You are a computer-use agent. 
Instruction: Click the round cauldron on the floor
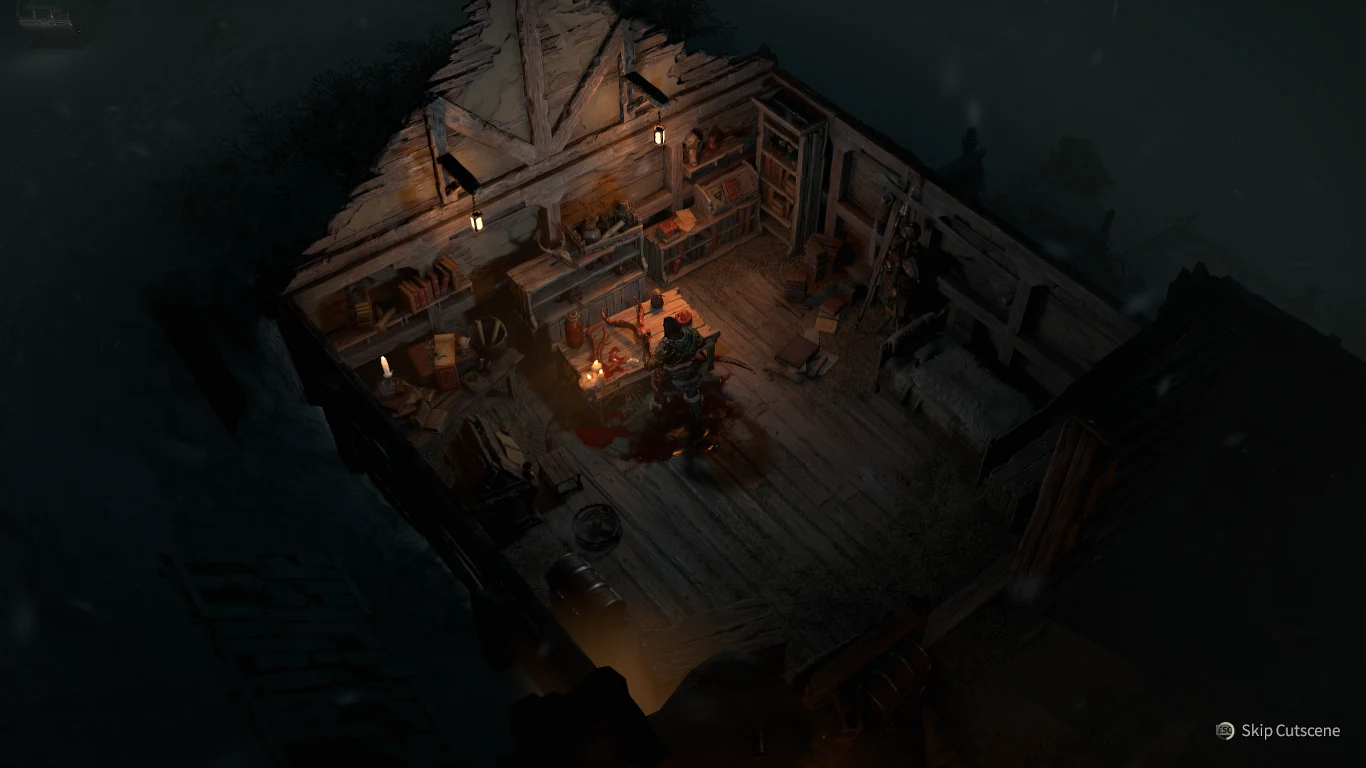pyautogui.click(x=597, y=527)
